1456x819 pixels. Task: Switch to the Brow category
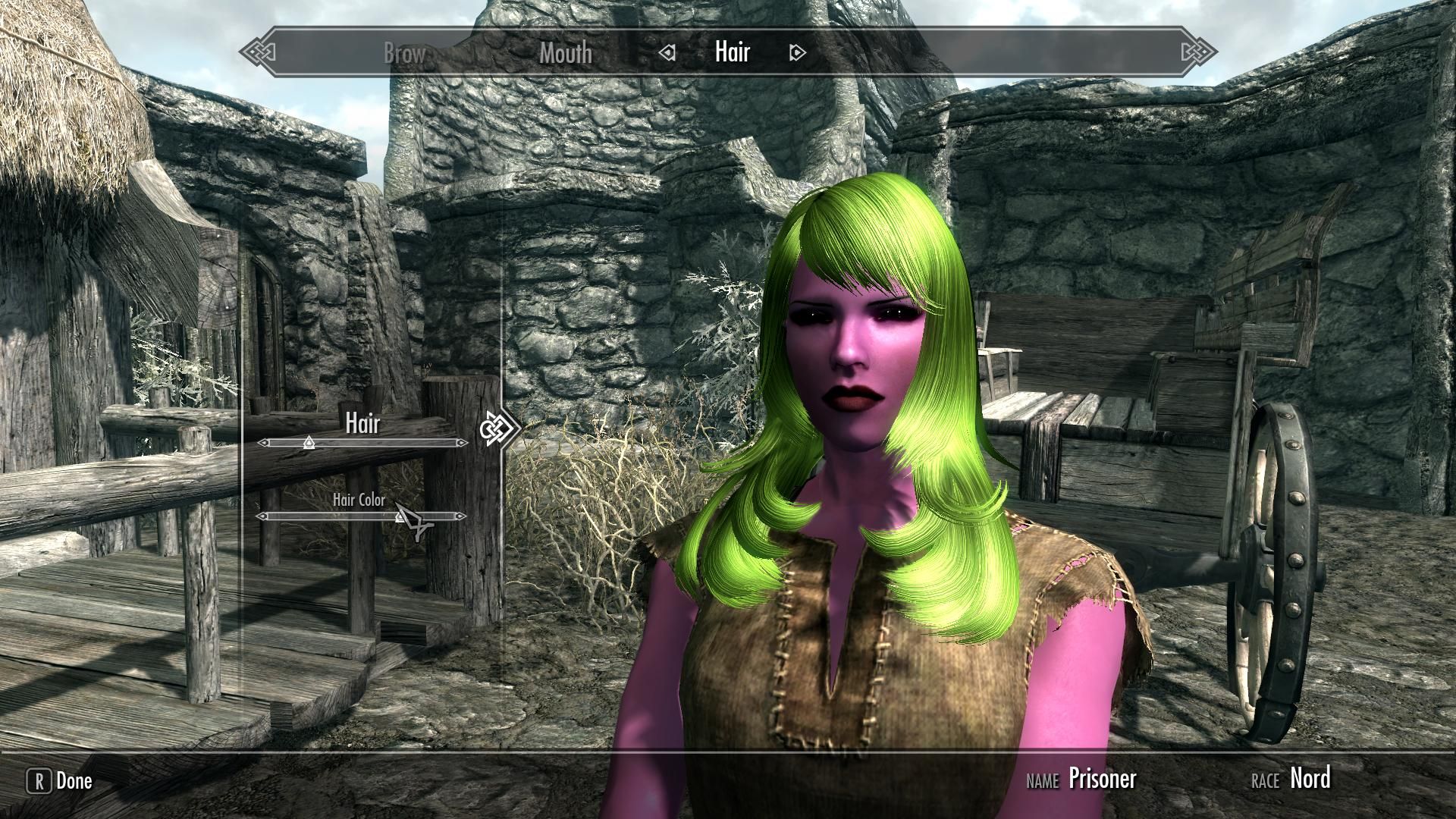point(403,53)
